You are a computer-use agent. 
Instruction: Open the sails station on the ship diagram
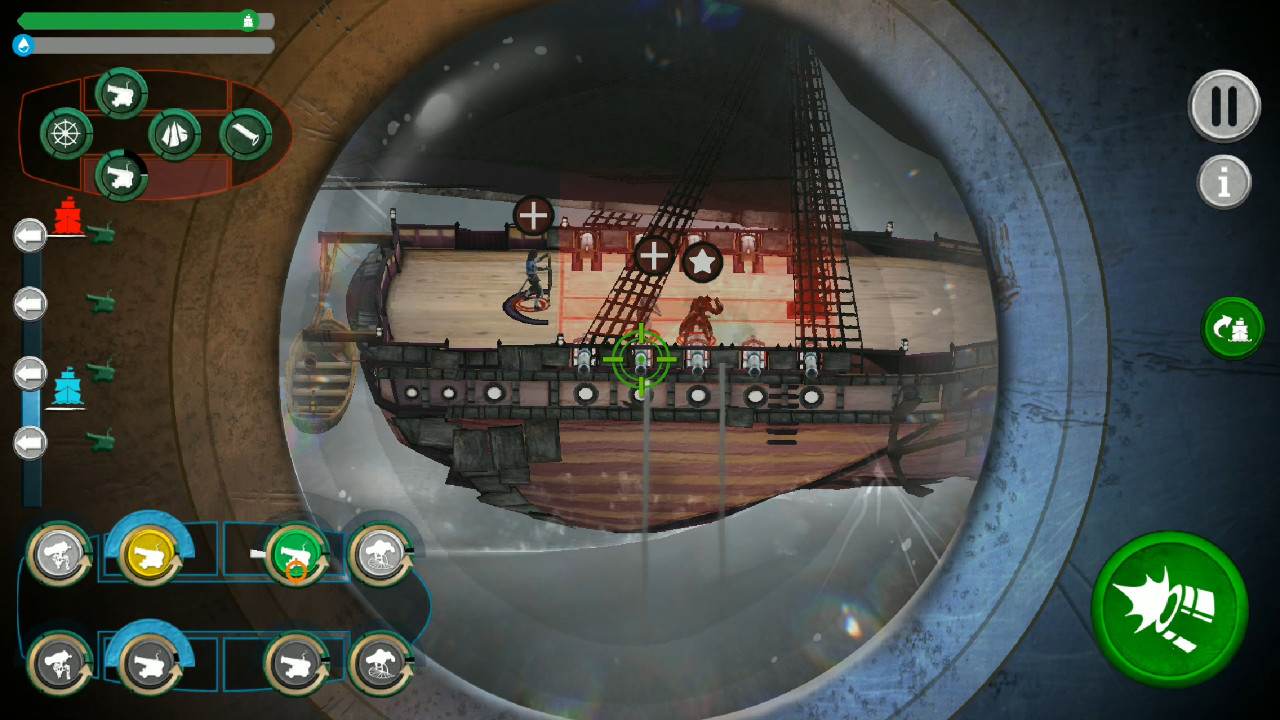[x=176, y=135]
